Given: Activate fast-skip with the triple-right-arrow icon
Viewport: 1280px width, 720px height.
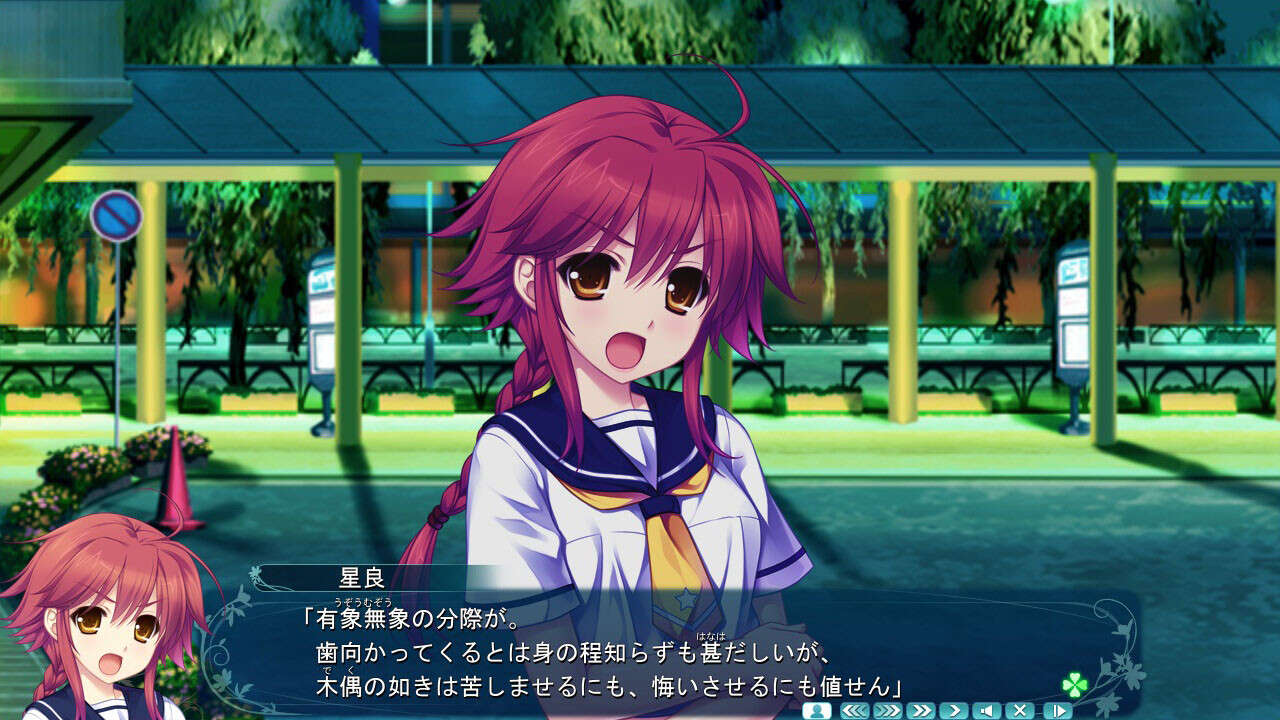Looking at the screenshot, I should [x=888, y=710].
